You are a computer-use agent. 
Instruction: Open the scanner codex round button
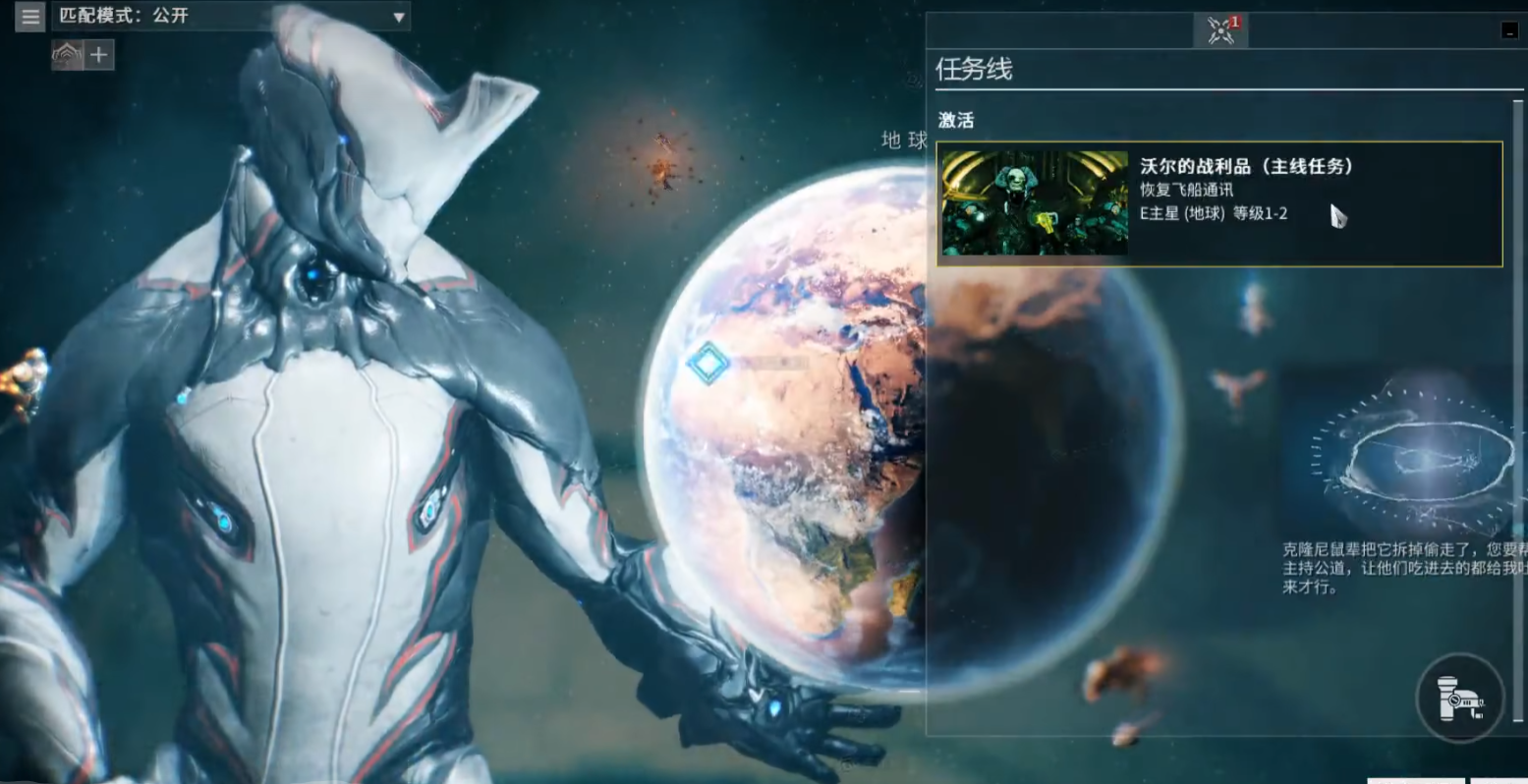pos(1460,698)
